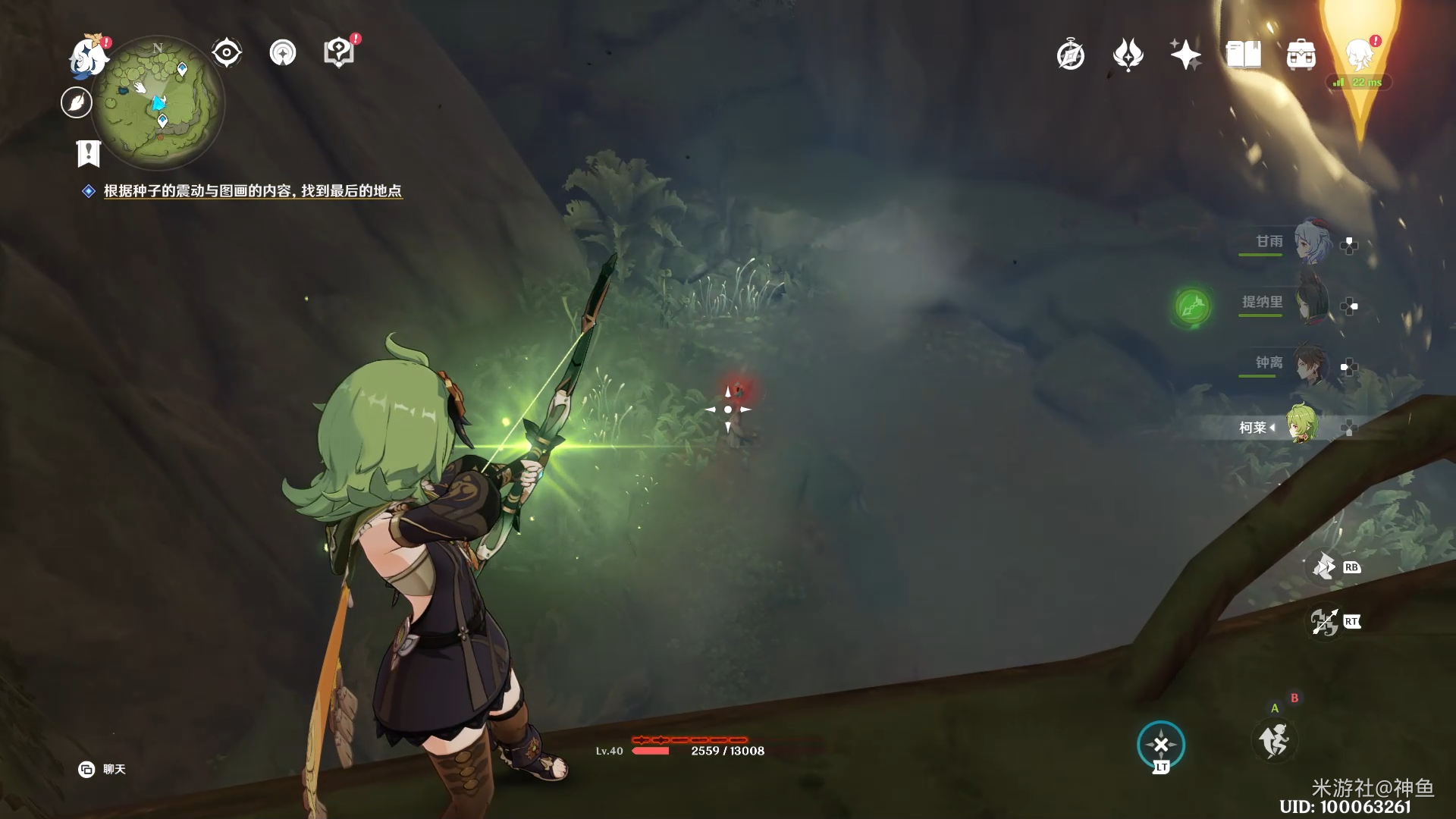The height and width of the screenshot is (819, 1456).
Task: Open the tutorial question-mark hexagon icon
Action: tap(338, 53)
